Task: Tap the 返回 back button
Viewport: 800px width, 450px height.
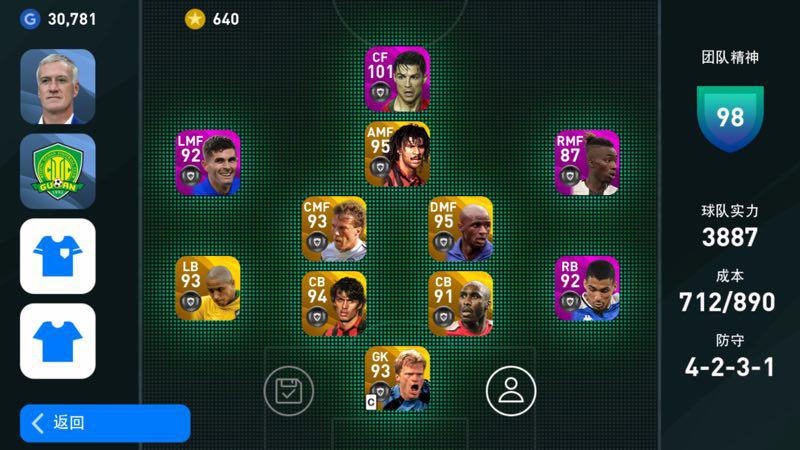Action: click(x=105, y=423)
